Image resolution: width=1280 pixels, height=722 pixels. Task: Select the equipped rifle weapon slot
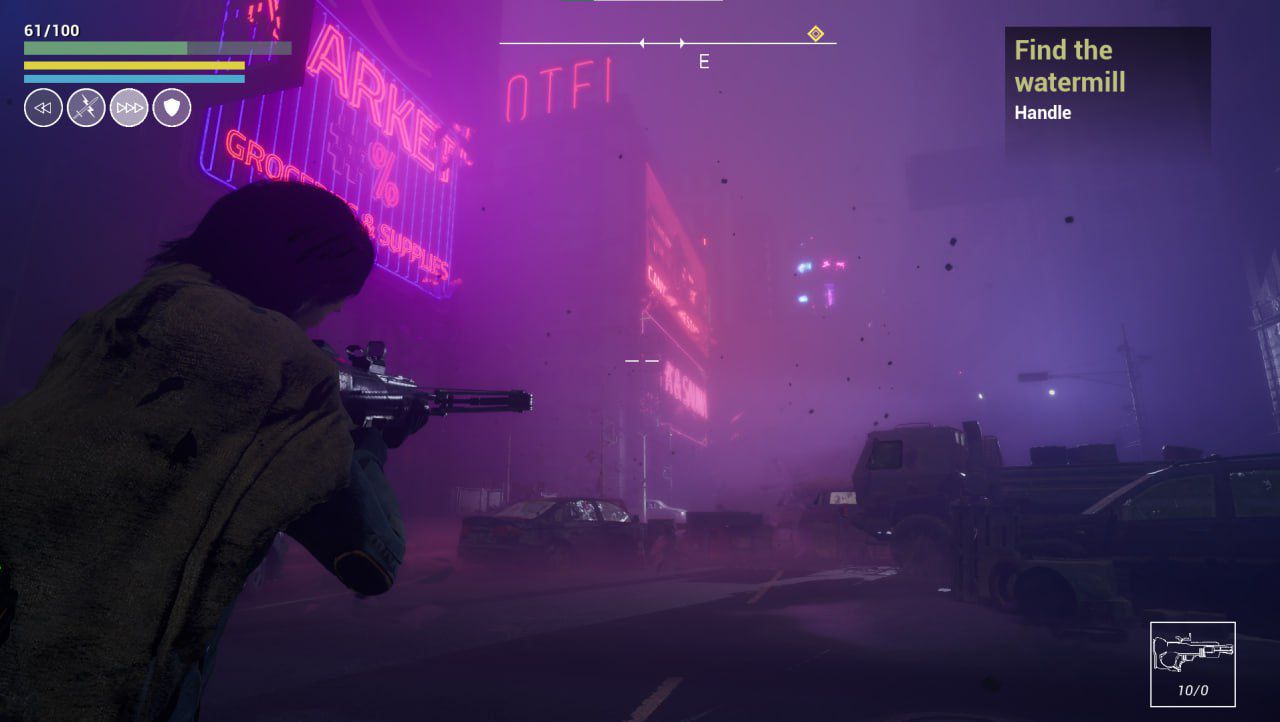(1192, 664)
